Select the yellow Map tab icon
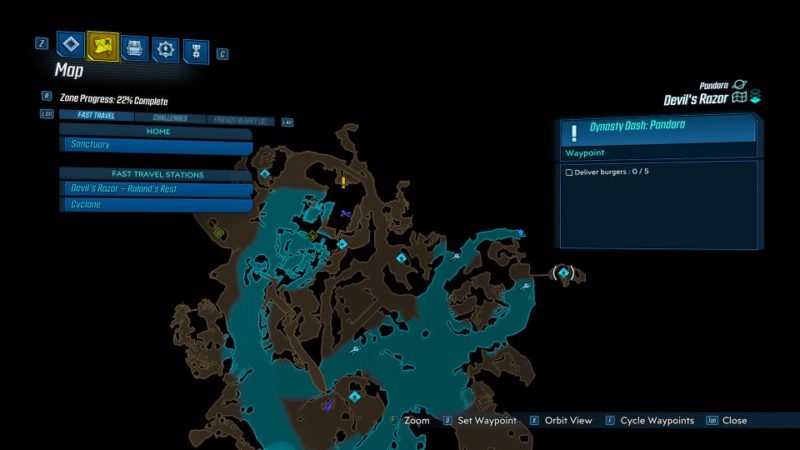The image size is (800, 450). (x=103, y=45)
